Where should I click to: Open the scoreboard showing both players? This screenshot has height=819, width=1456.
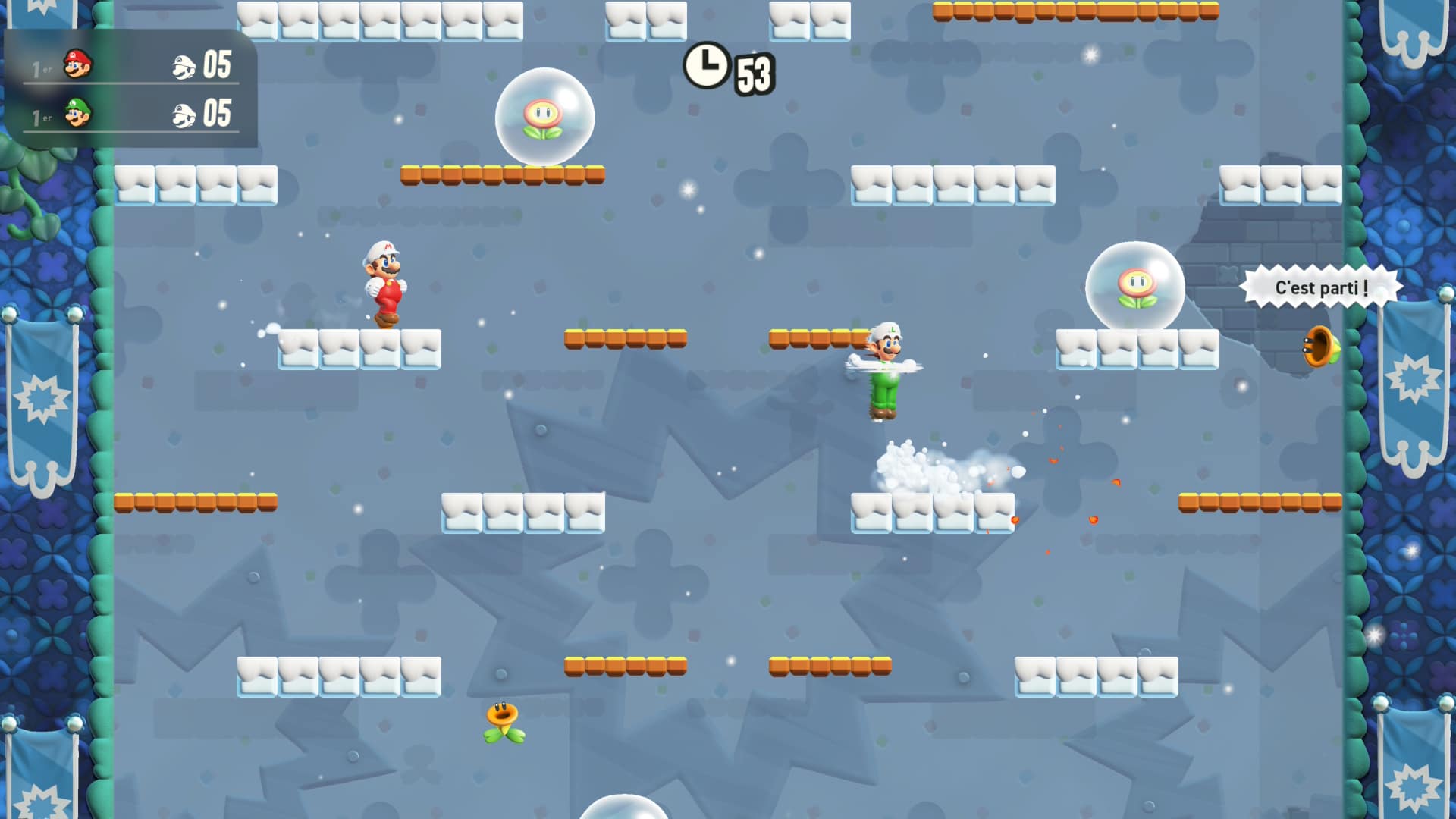tap(133, 91)
